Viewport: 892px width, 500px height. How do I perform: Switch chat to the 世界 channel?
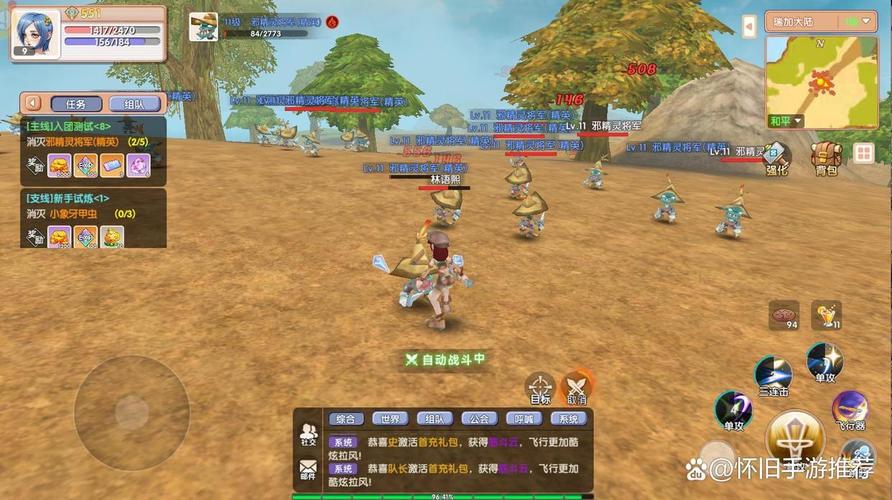click(x=389, y=419)
